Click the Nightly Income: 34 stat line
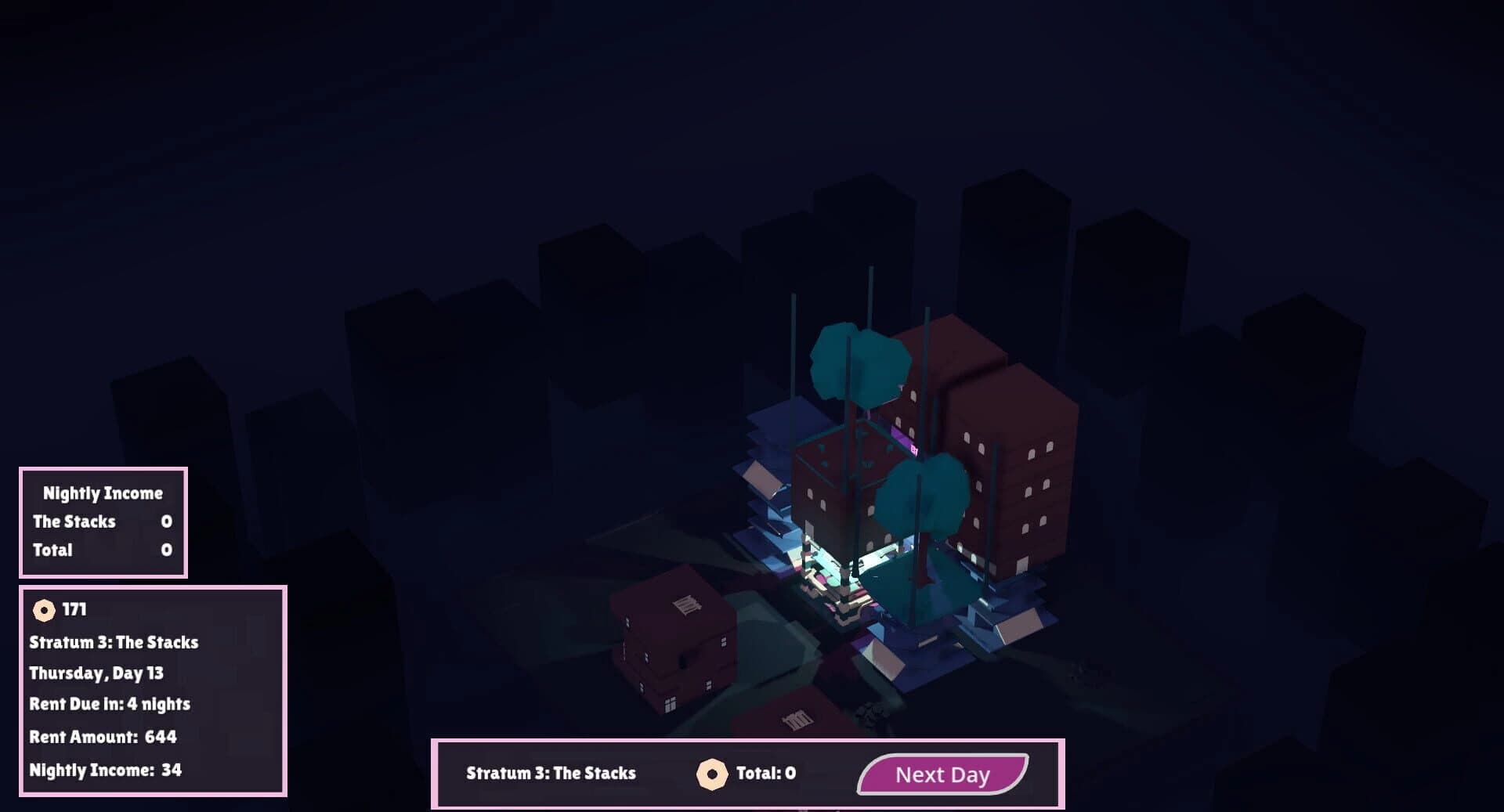The width and height of the screenshot is (1504, 812). pyautogui.click(x=104, y=770)
